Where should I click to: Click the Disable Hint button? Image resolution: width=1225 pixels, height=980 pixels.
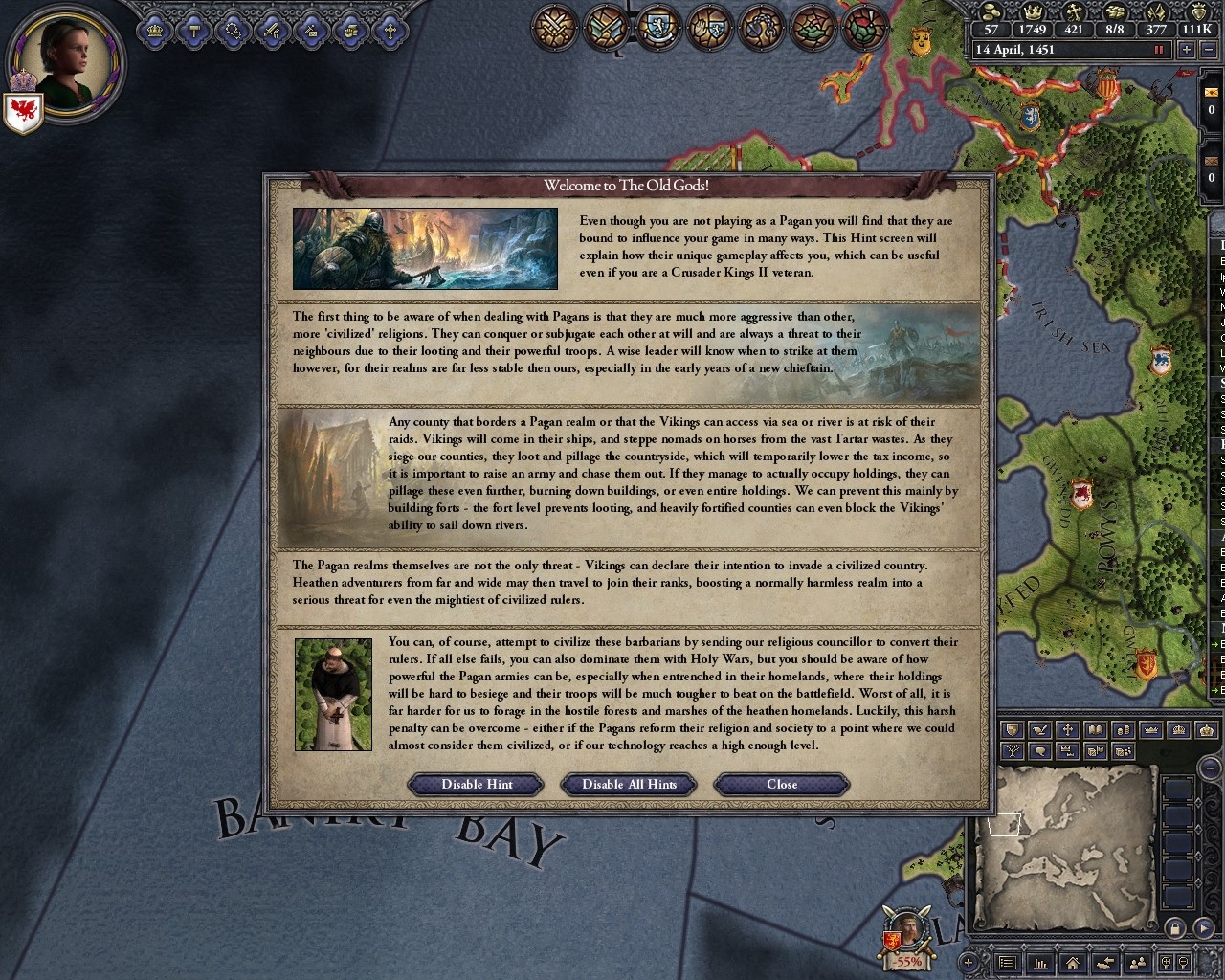point(477,784)
